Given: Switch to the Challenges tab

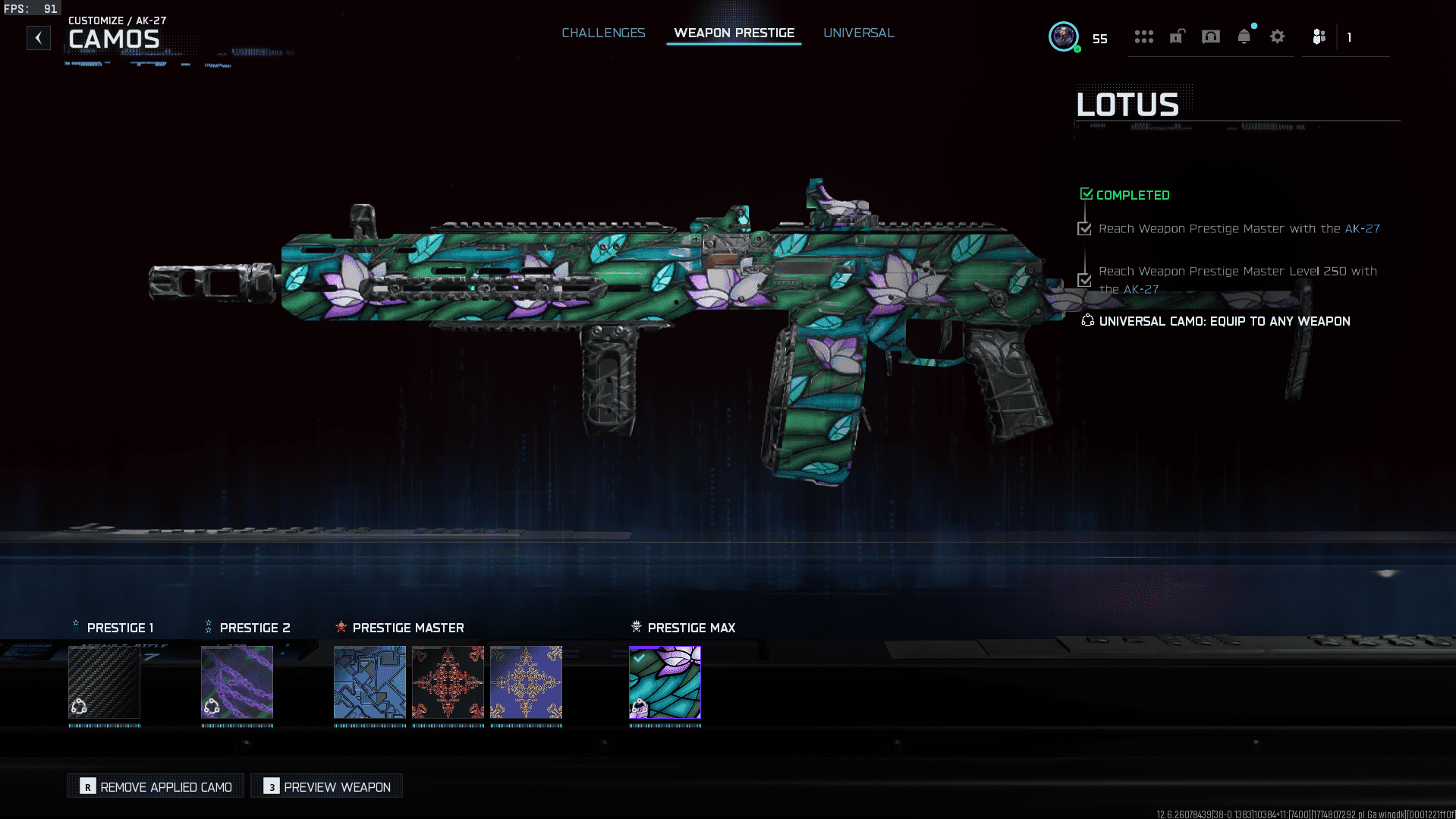Looking at the screenshot, I should coord(603,33).
